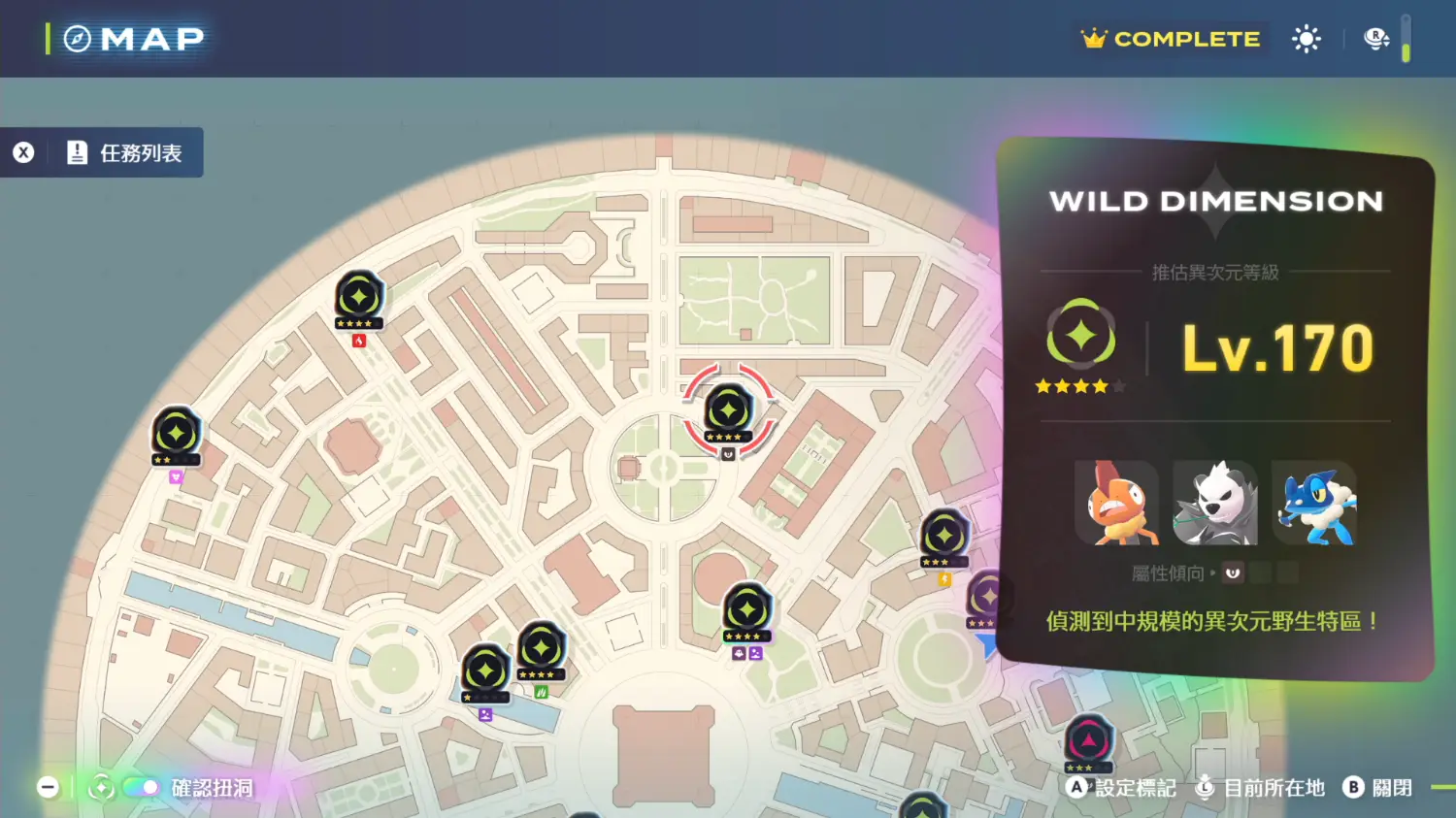Toggle the 確認扭洞 distortion switch
The height and width of the screenshot is (818, 1456).
[x=143, y=787]
